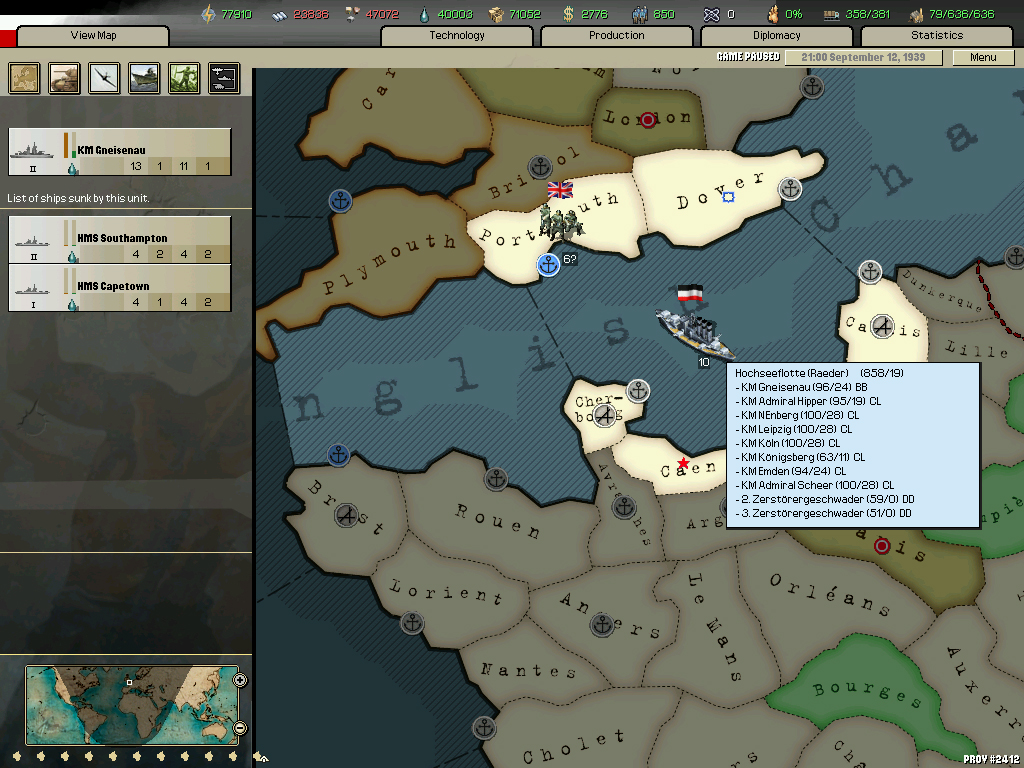This screenshot has width=1024, height=768.
Task: Show the Statistics tab
Action: [937, 36]
